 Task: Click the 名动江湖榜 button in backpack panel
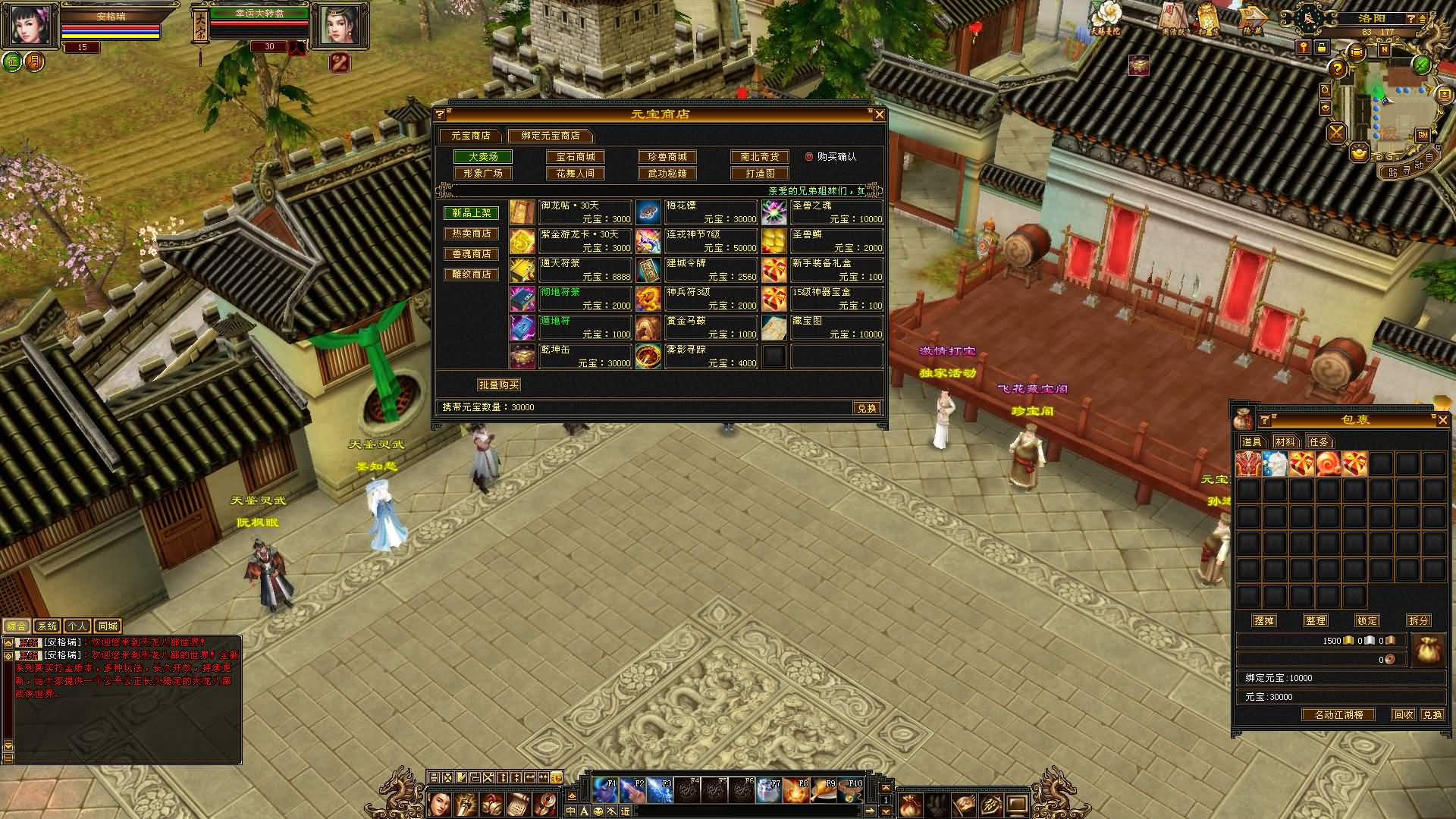click(x=1338, y=715)
